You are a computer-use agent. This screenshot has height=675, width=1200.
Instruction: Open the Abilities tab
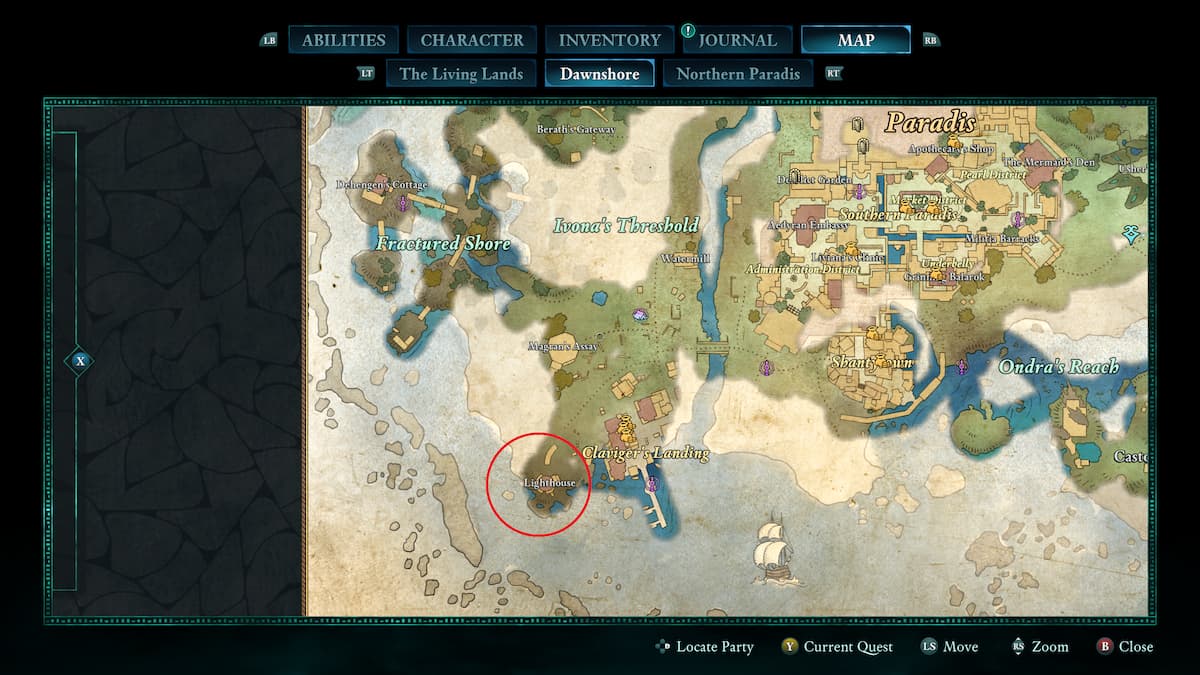(343, 40)
